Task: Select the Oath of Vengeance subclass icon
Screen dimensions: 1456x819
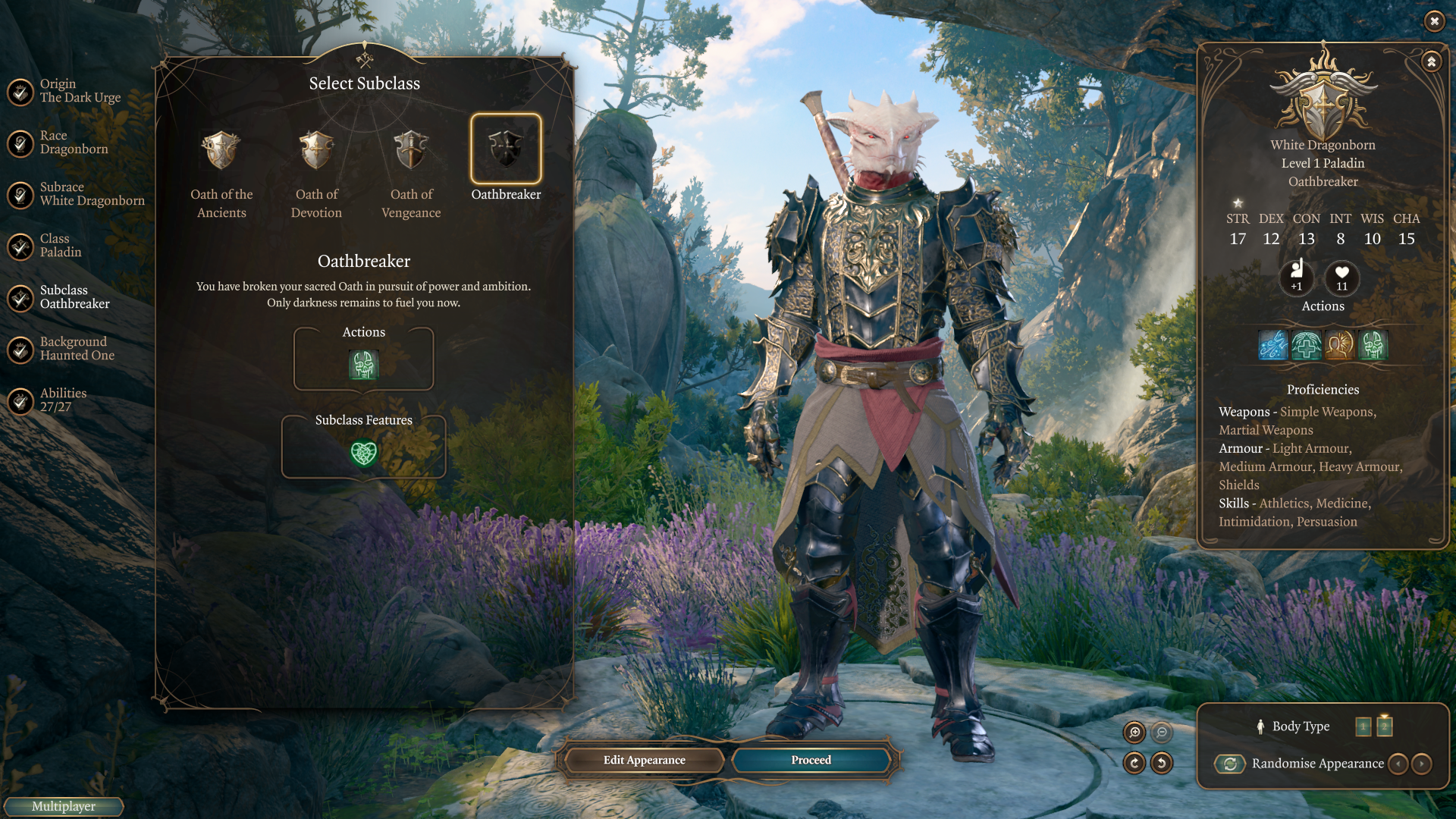Action: tap(410, 150)
